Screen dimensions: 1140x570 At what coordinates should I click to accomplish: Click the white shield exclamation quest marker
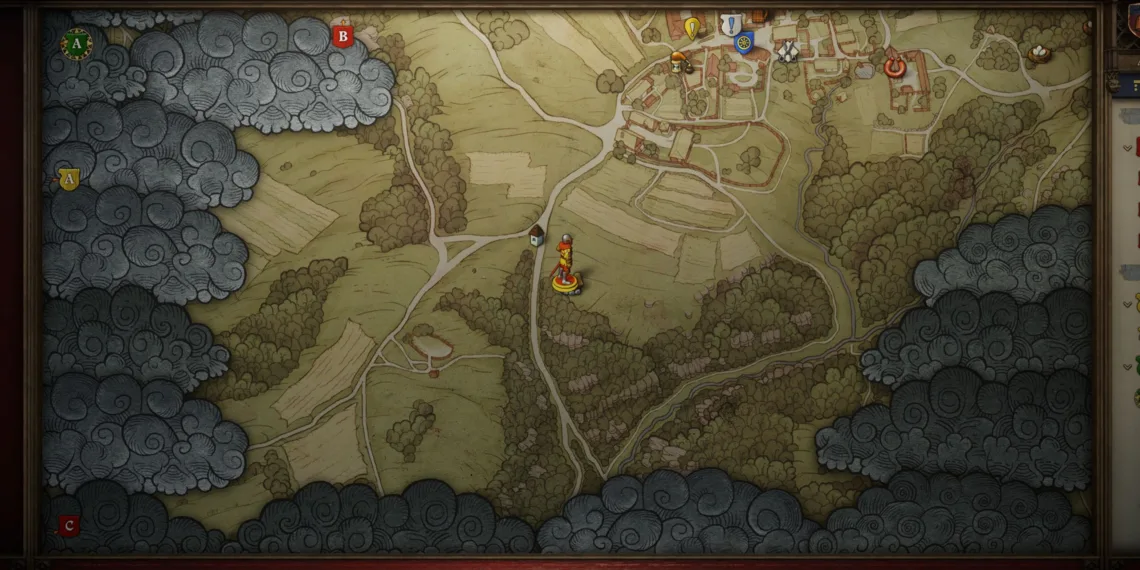click(x=732, y=24)
